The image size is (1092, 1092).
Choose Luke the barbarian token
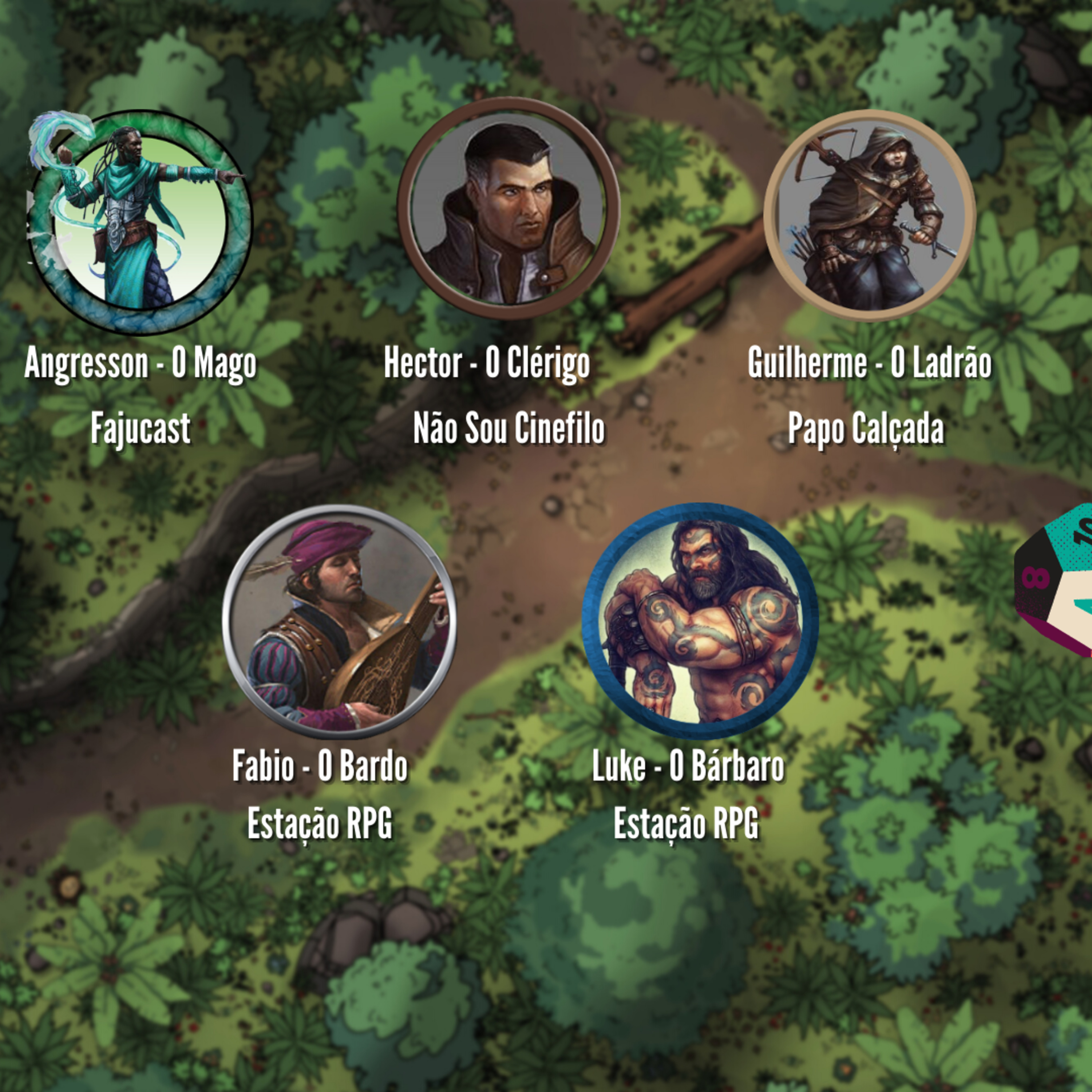pos(700,621)
